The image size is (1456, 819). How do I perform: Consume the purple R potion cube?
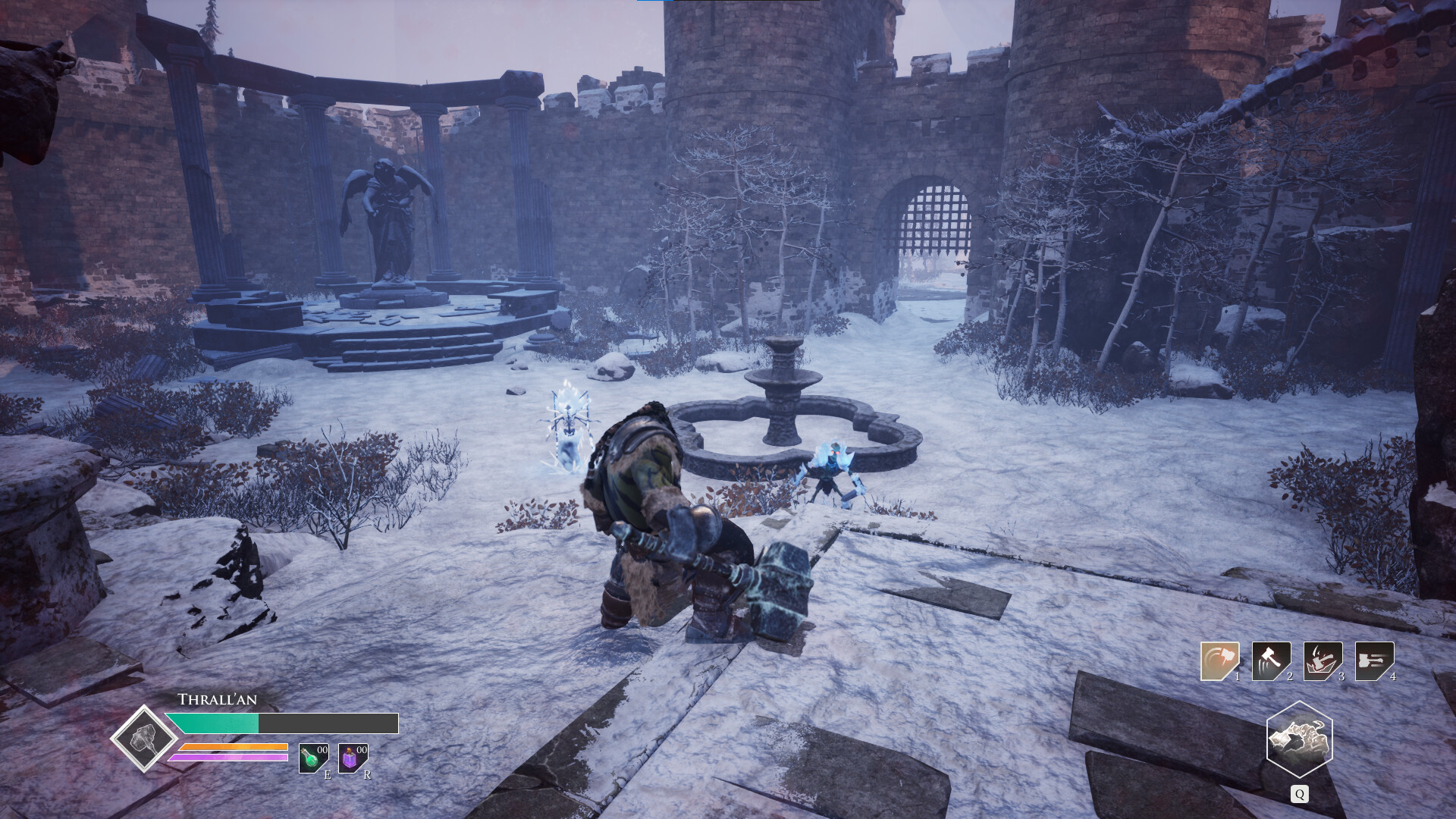coord(351,761)
